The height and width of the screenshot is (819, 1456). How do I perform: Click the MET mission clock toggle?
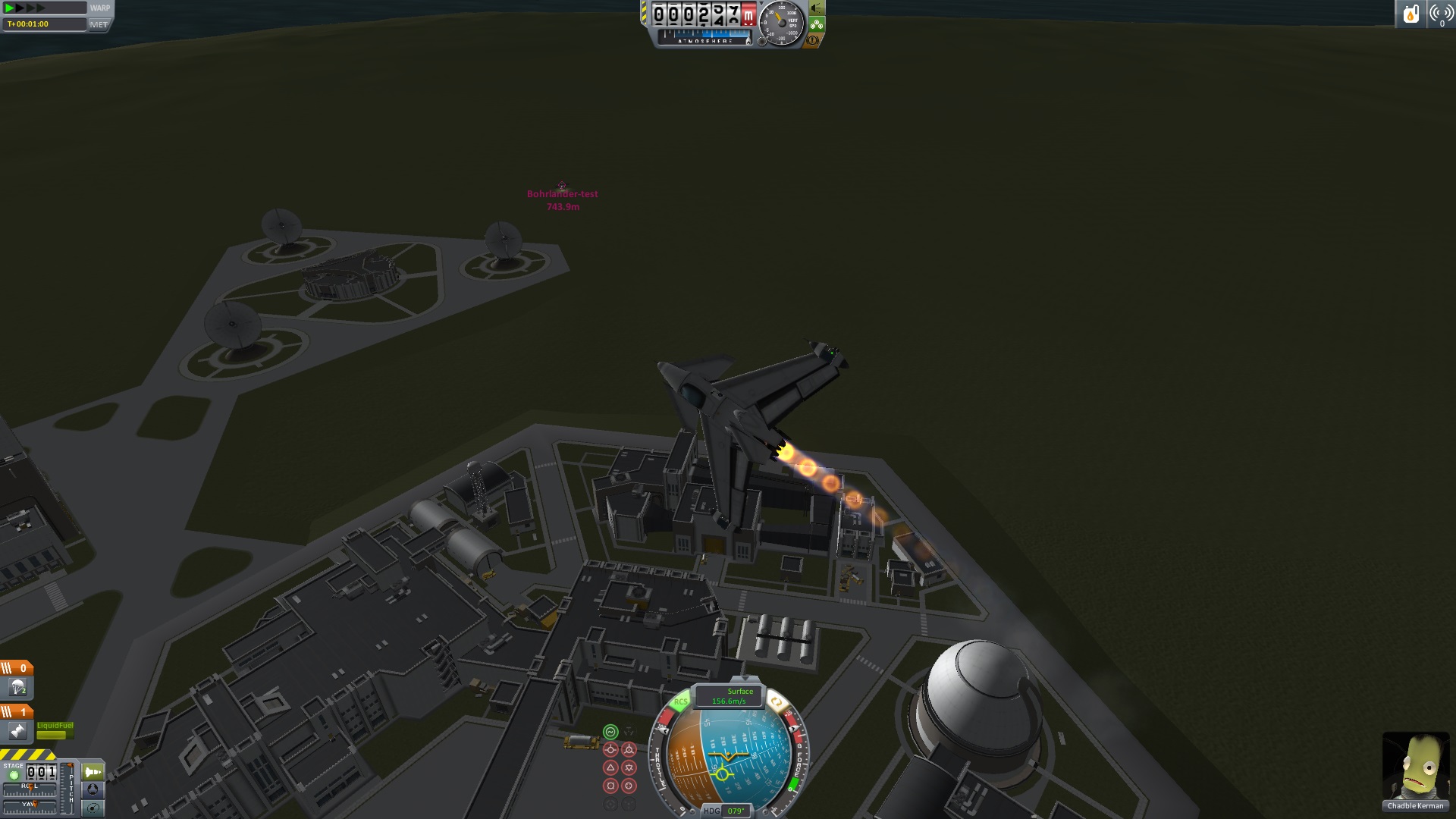tap(99, 24)
